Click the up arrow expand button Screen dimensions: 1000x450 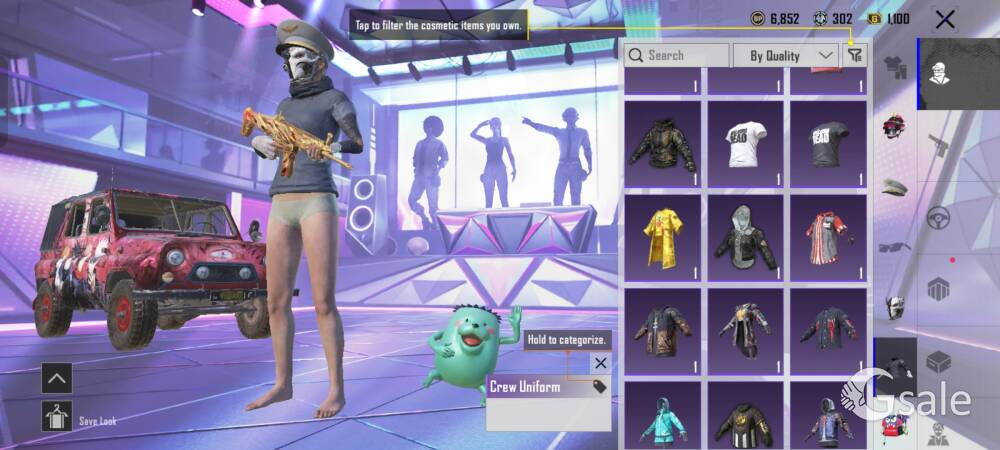pyautogui.click(x=56, y=378)
